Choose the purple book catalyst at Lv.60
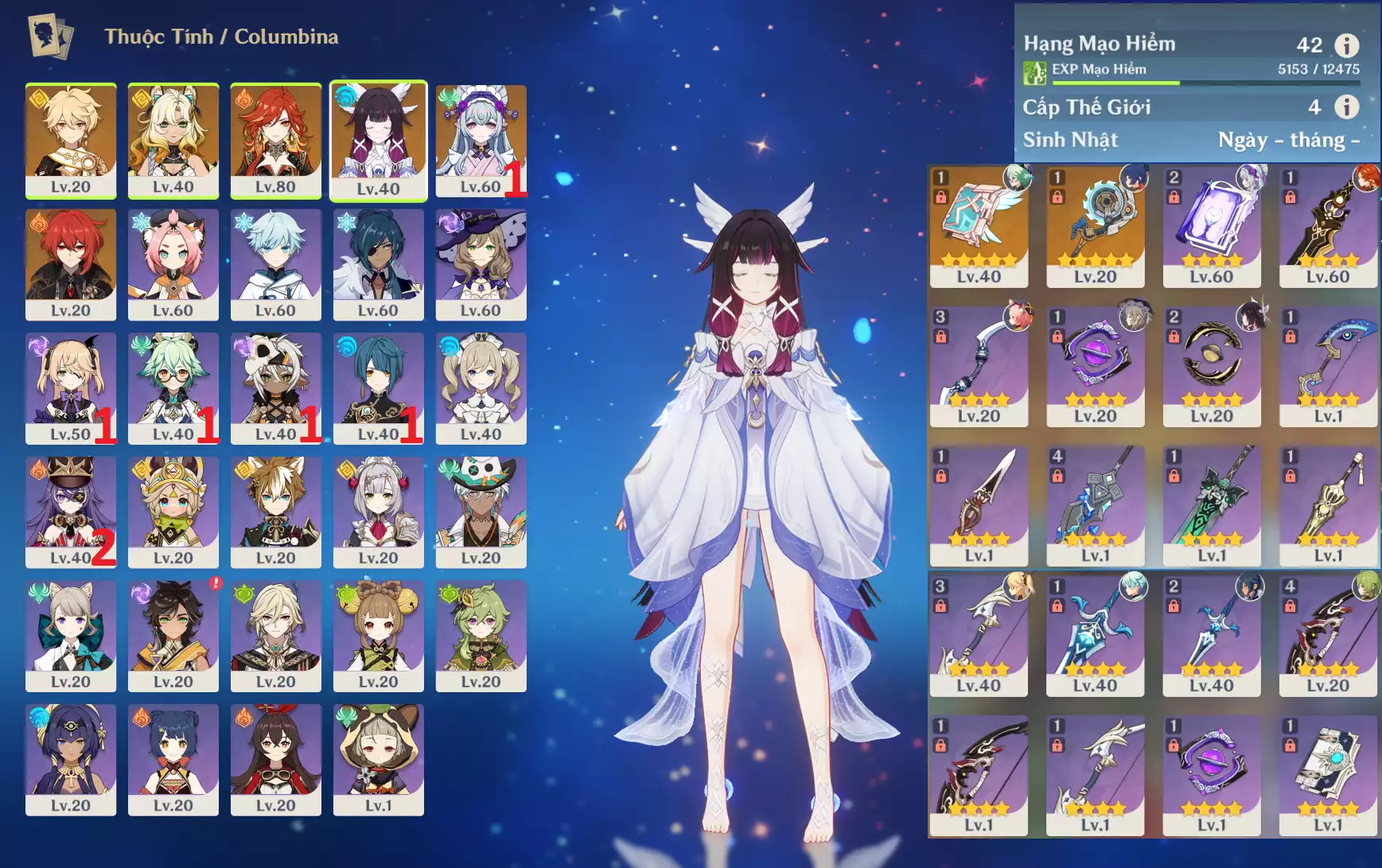1382x868 pixels. (1212, 226)
